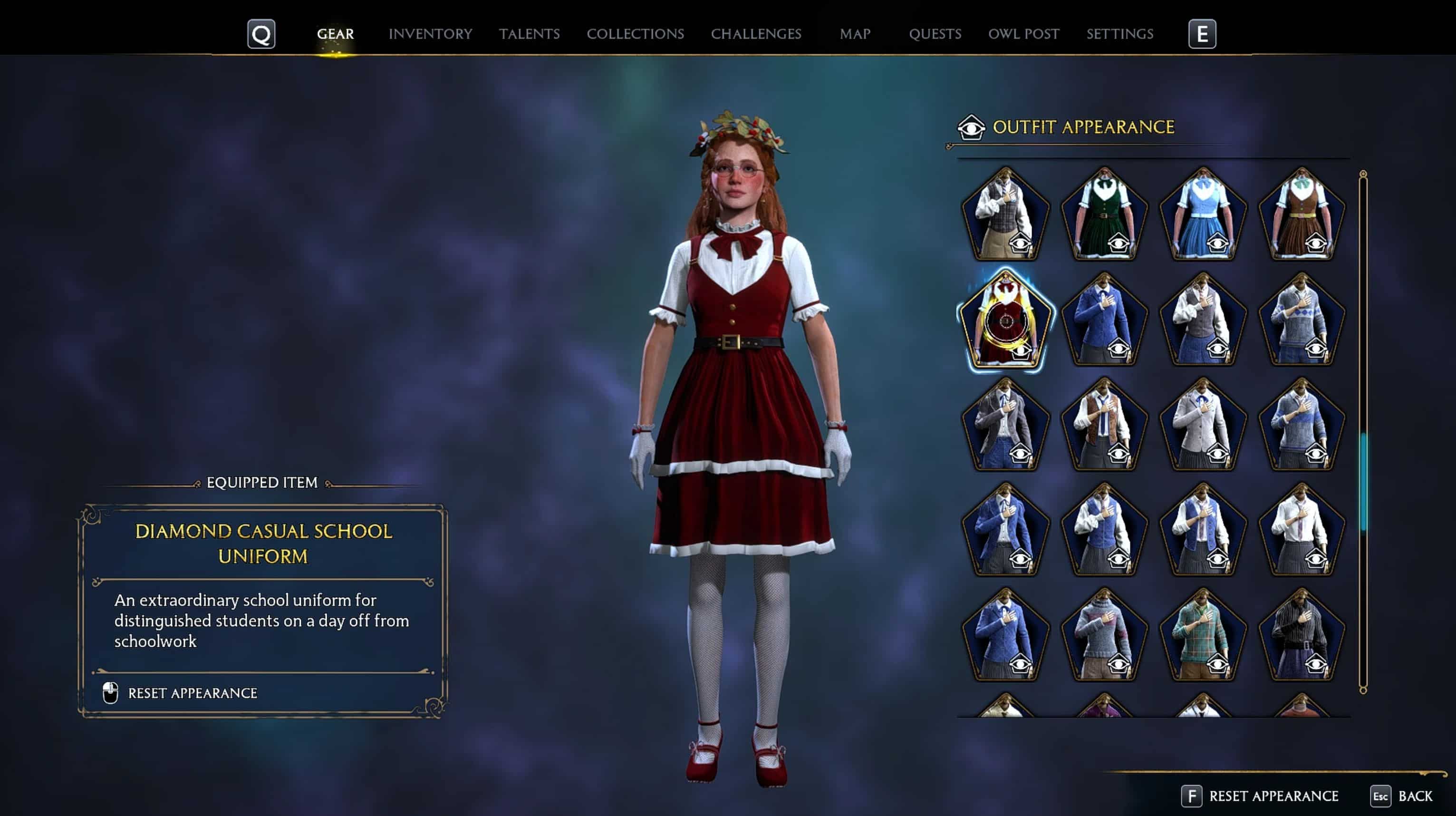Switch to the Quests tab

pos(935,34)
